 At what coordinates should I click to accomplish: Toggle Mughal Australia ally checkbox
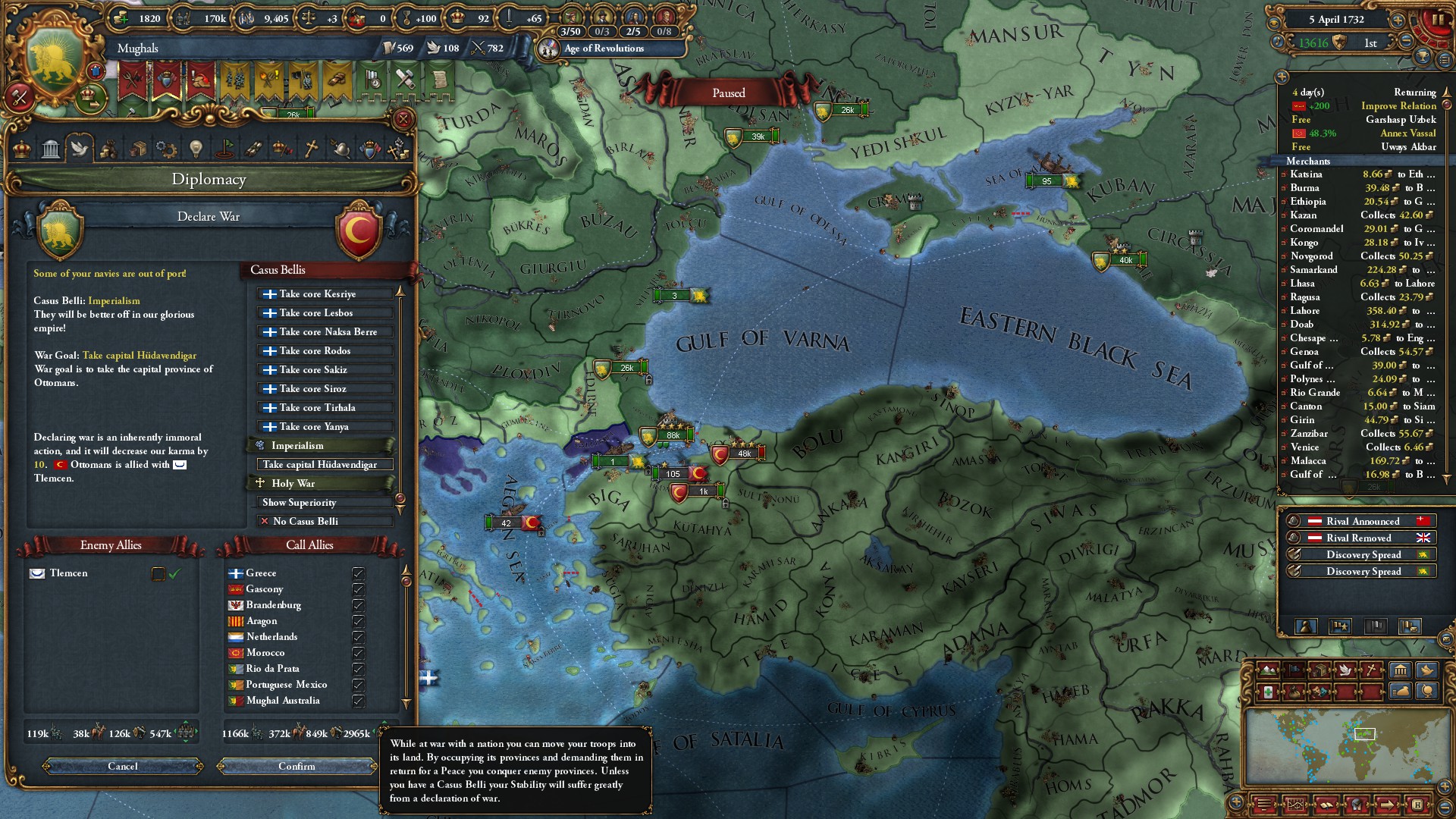tap(358, 701)
